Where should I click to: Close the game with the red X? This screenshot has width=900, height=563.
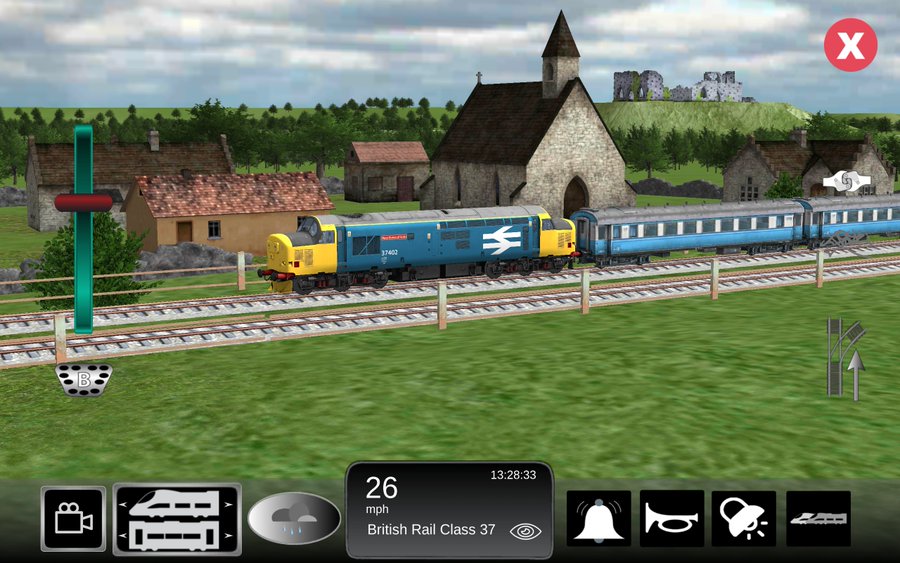[x=850, y=45]
